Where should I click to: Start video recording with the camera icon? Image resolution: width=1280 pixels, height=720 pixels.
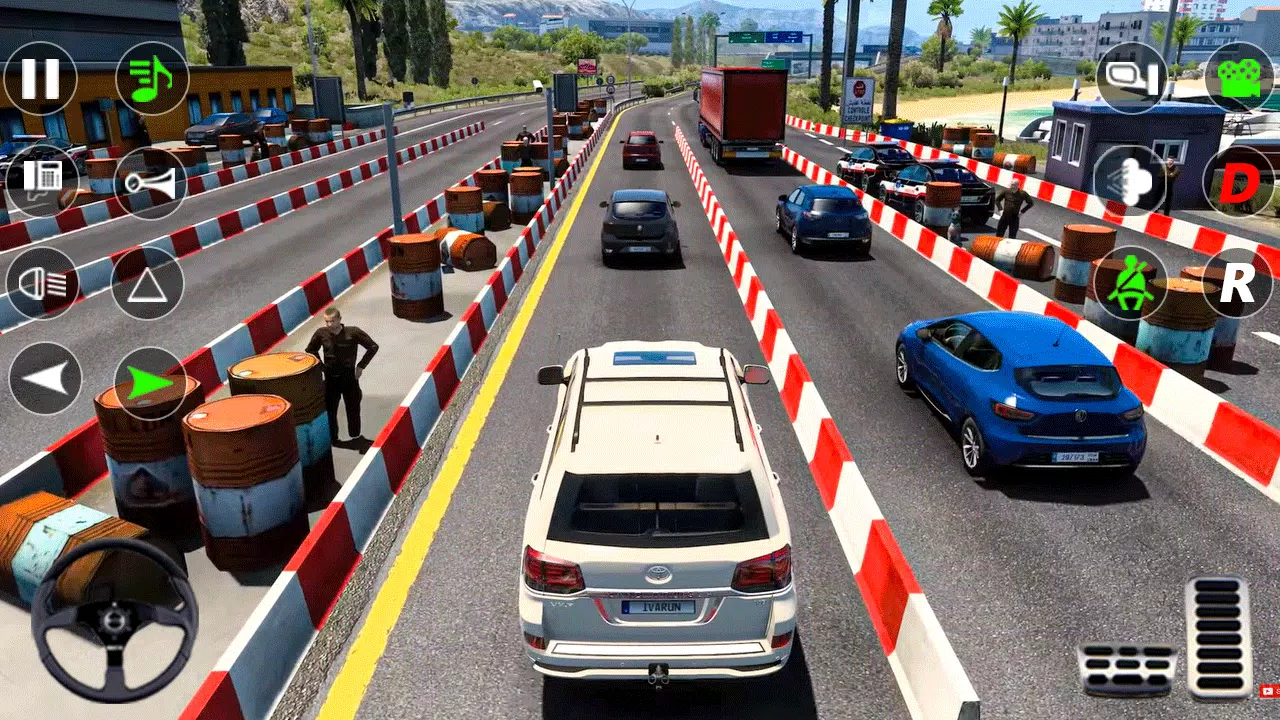(x=1240, y=80)
